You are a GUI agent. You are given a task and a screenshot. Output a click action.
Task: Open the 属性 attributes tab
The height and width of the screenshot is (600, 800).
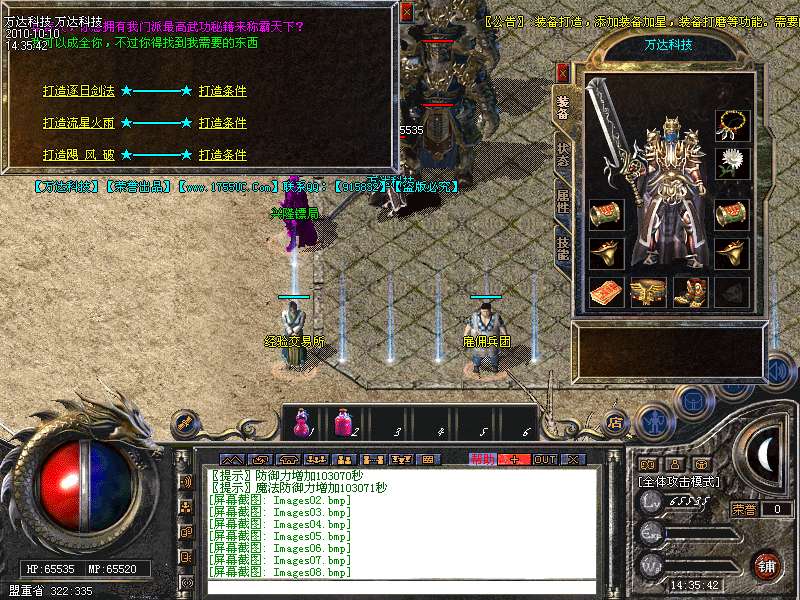(563, 200)
